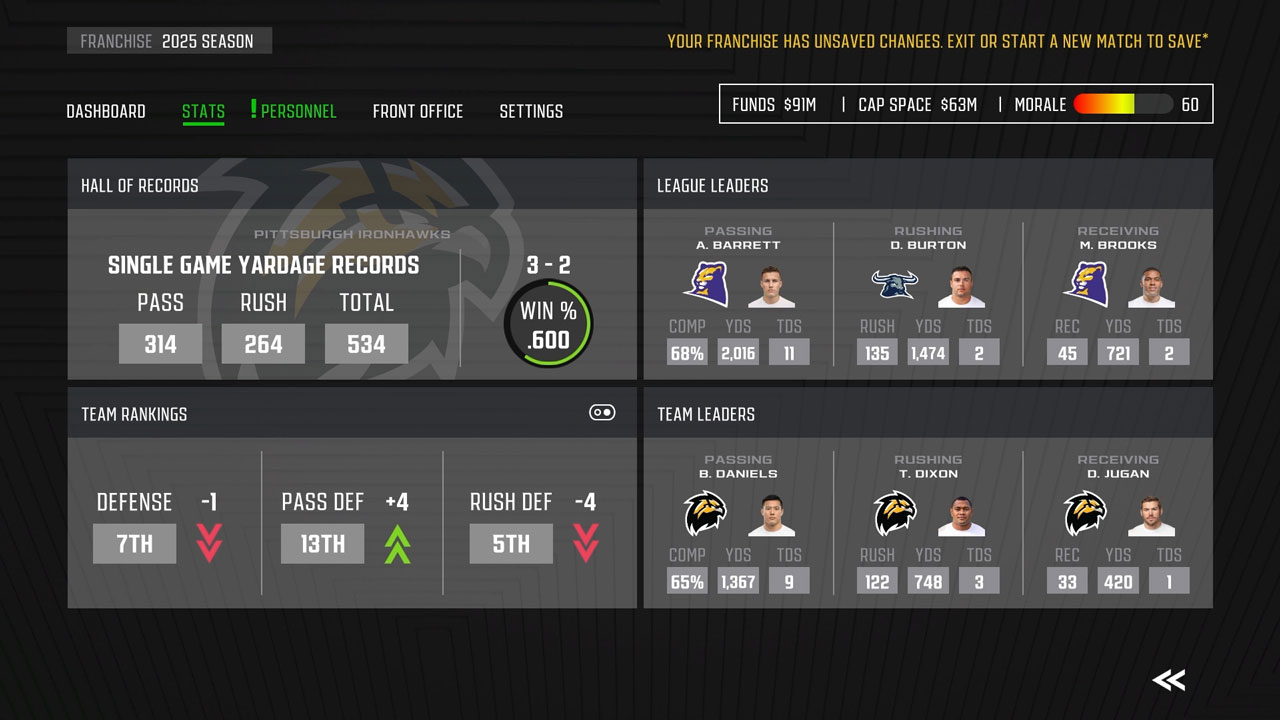Image resolution: width=1280 pixels, height=720 pixels.
Task: Switch to the Dashboard tab
Action: tap(106, 111)
